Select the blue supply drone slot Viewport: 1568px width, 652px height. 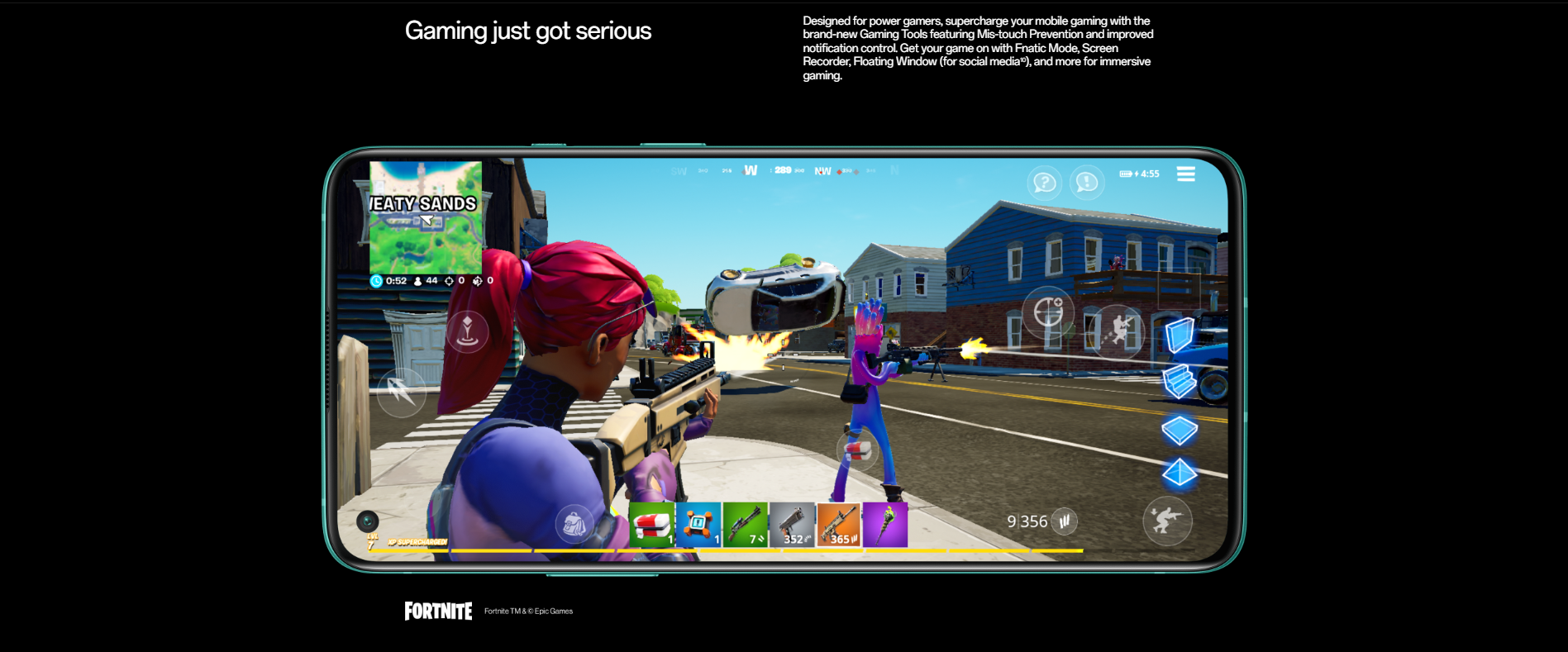698,525
